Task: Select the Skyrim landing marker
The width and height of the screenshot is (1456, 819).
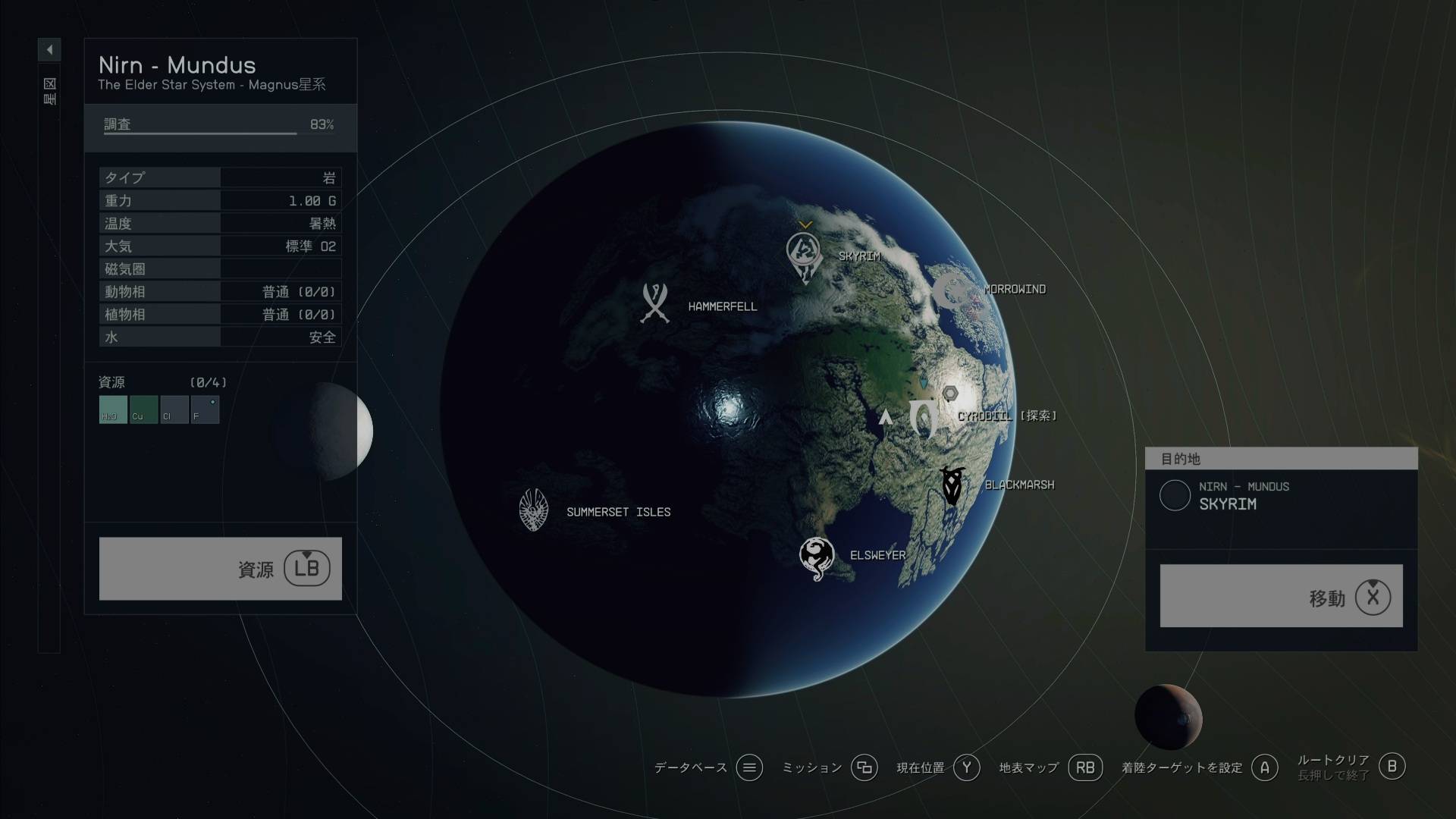Action: pos(804,255)
